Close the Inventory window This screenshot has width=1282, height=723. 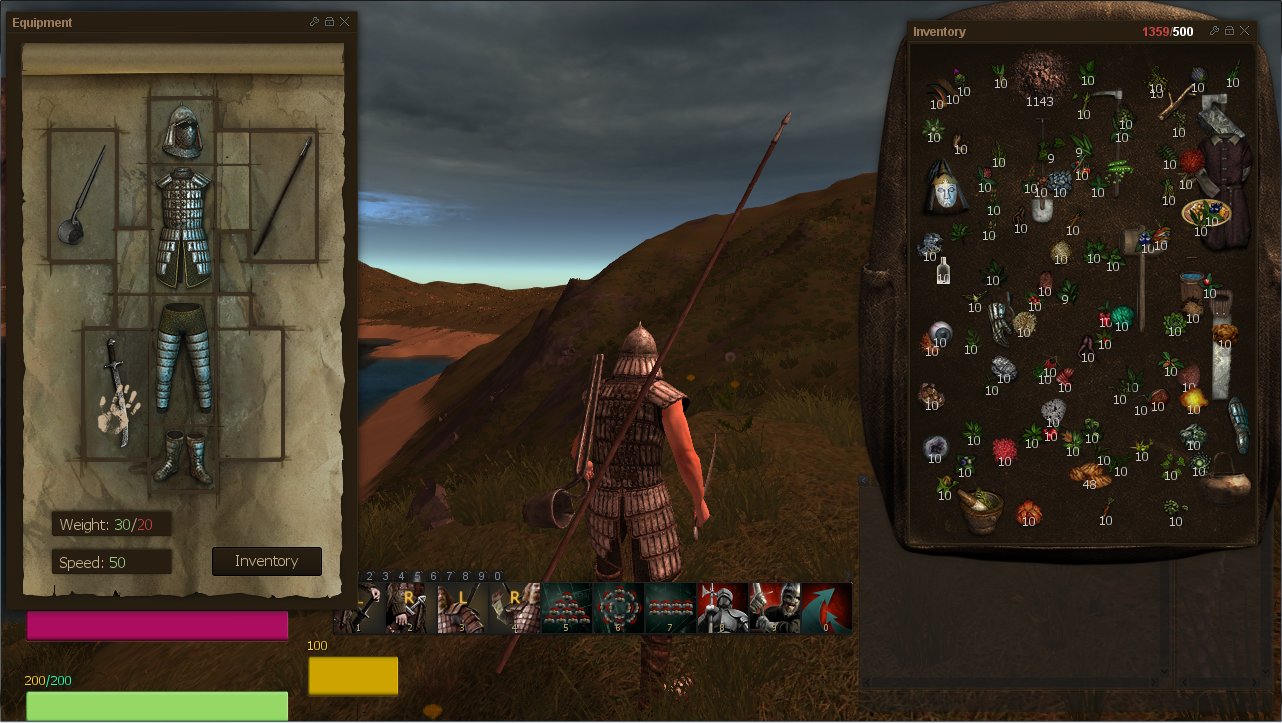pos(1245,31)
